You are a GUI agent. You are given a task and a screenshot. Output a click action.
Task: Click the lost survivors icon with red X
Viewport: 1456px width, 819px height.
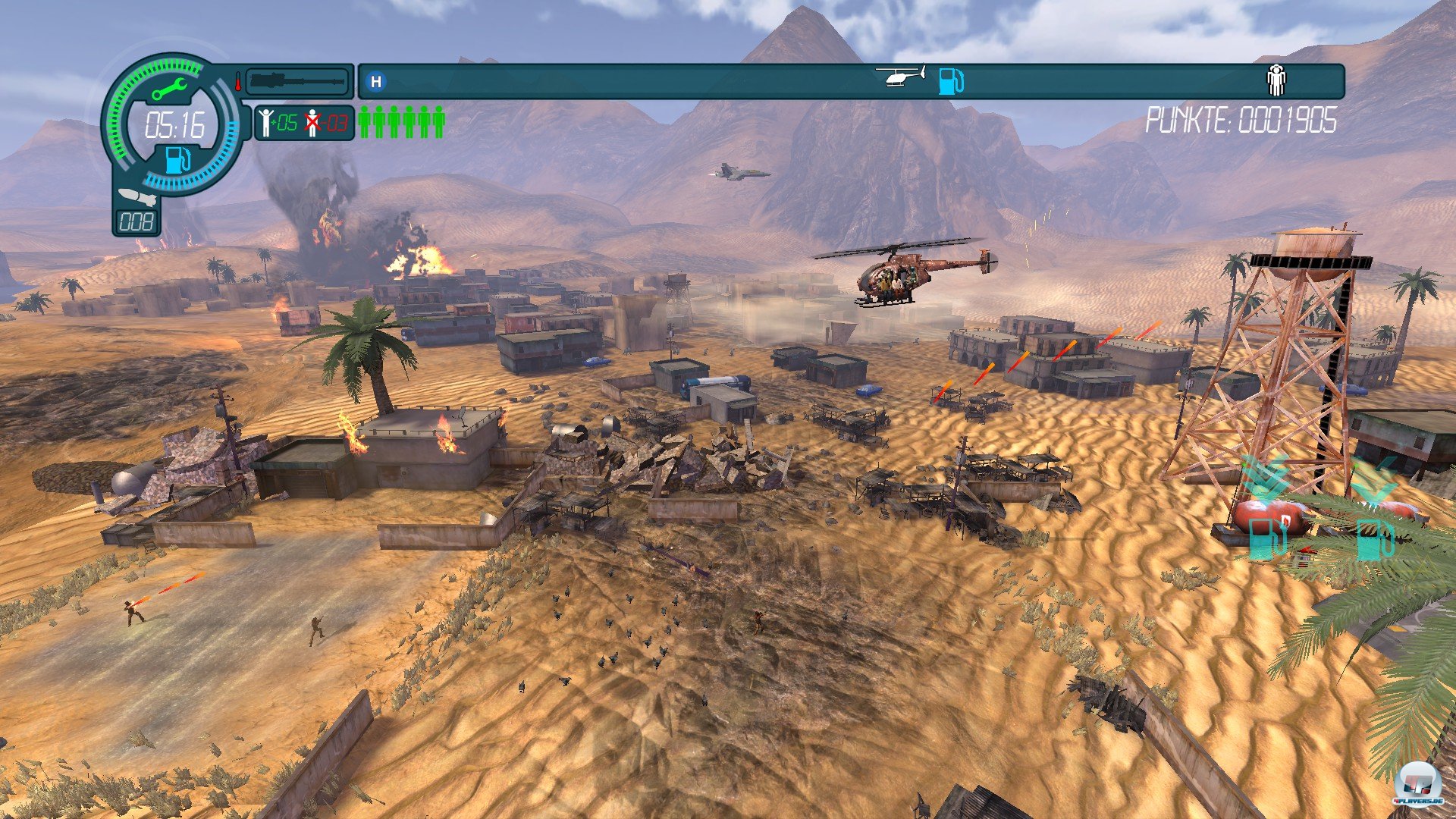312,122
